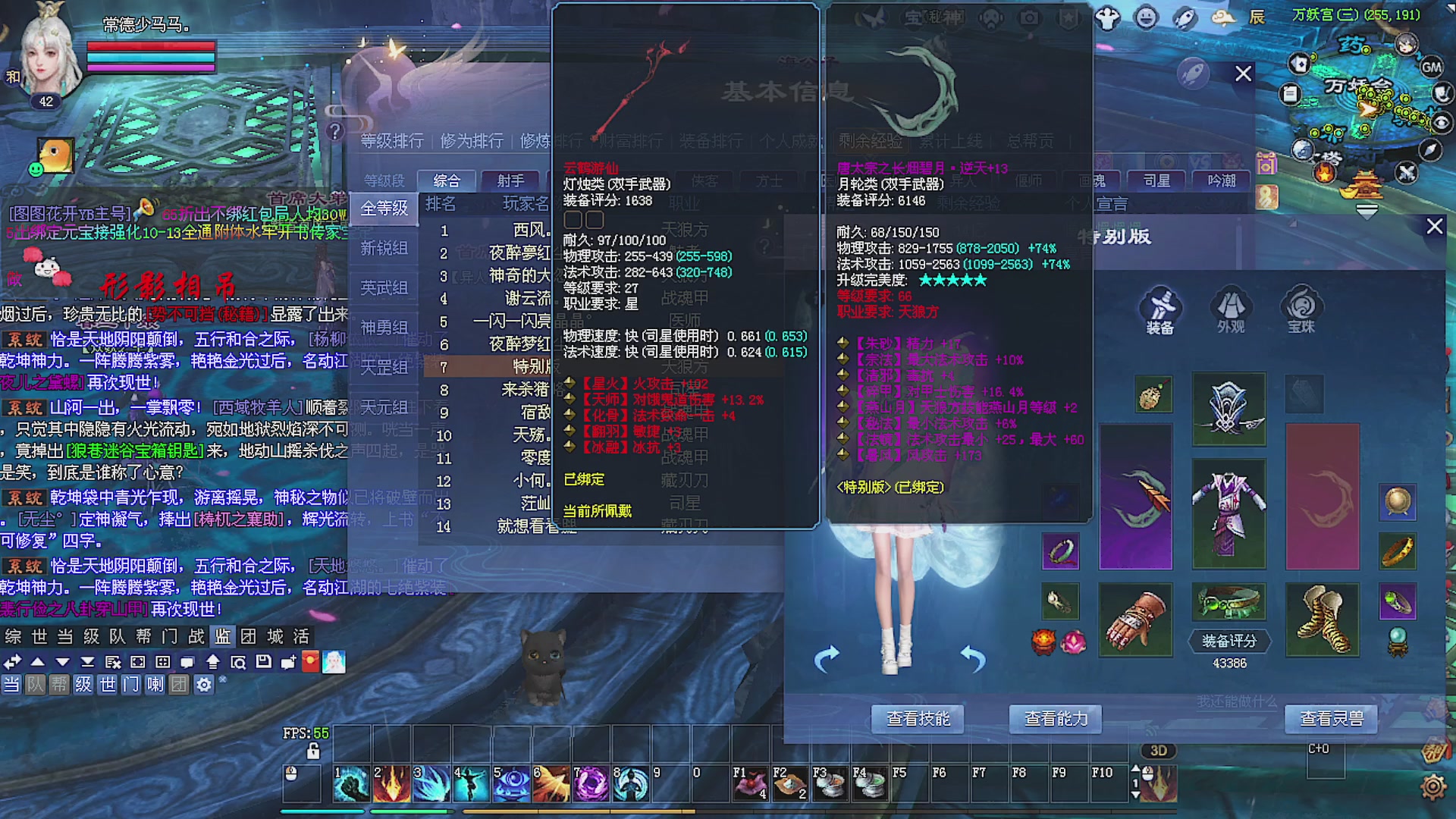Open the chat save icon in chat toolbar
The image size is (1456, 819).
tap(265, 662)
